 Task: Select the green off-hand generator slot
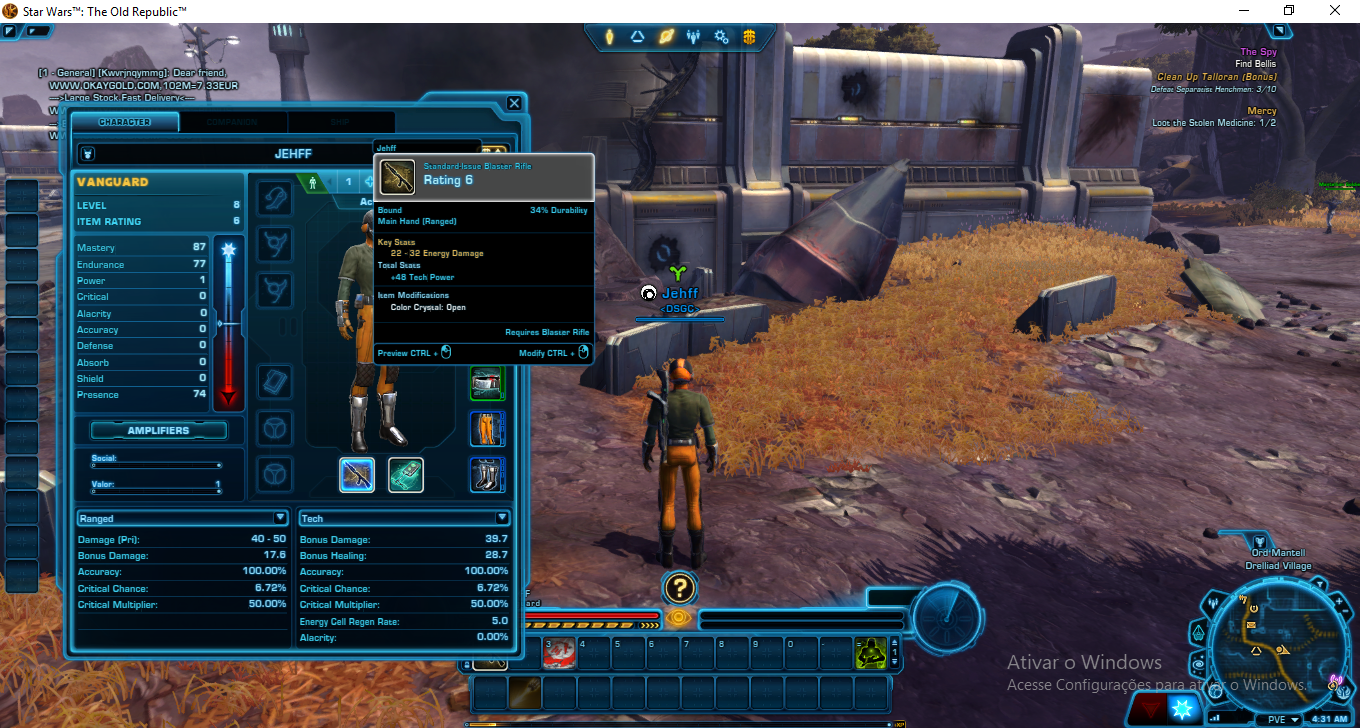[406, 475]
